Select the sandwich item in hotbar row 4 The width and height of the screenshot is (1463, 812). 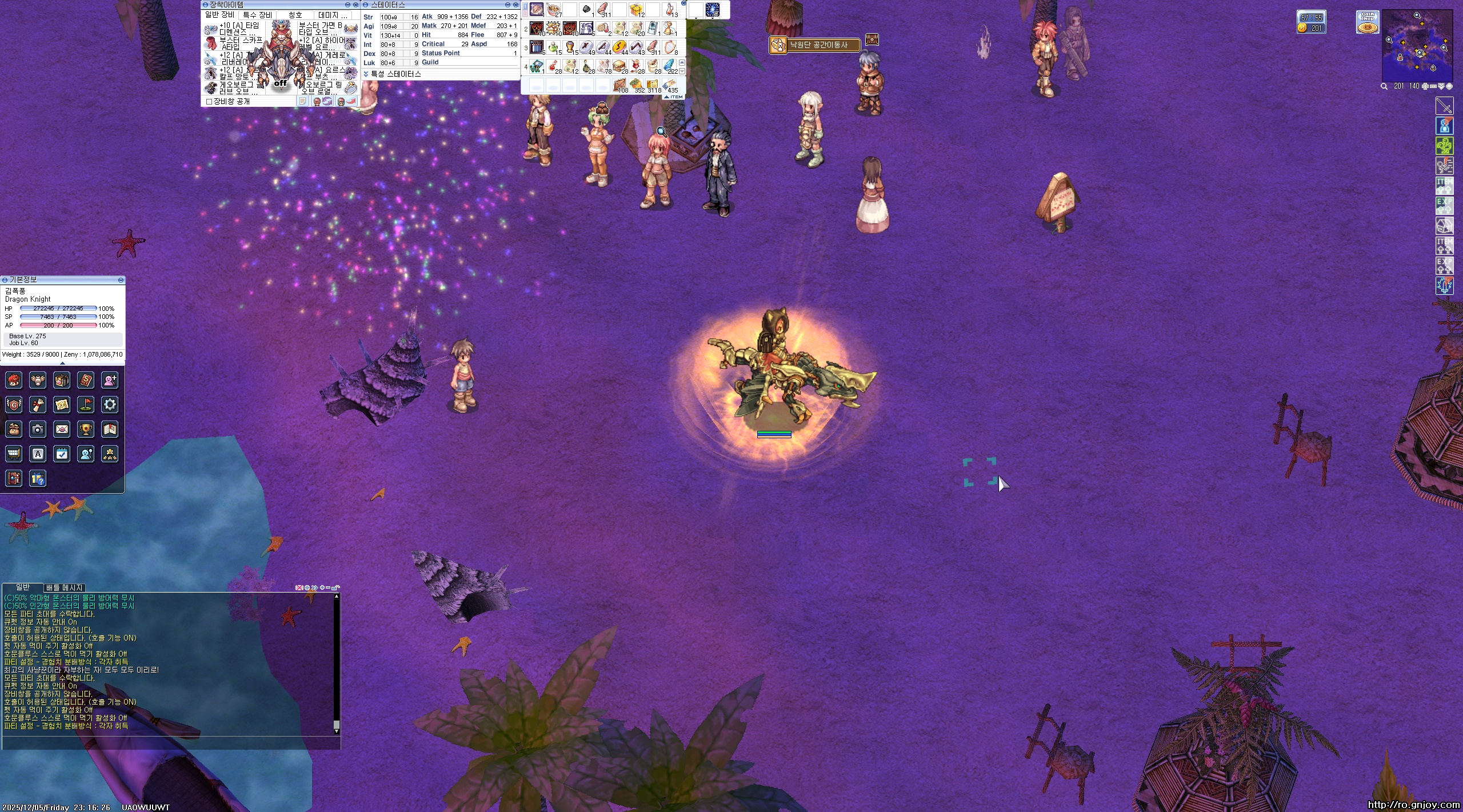point(619,66)
